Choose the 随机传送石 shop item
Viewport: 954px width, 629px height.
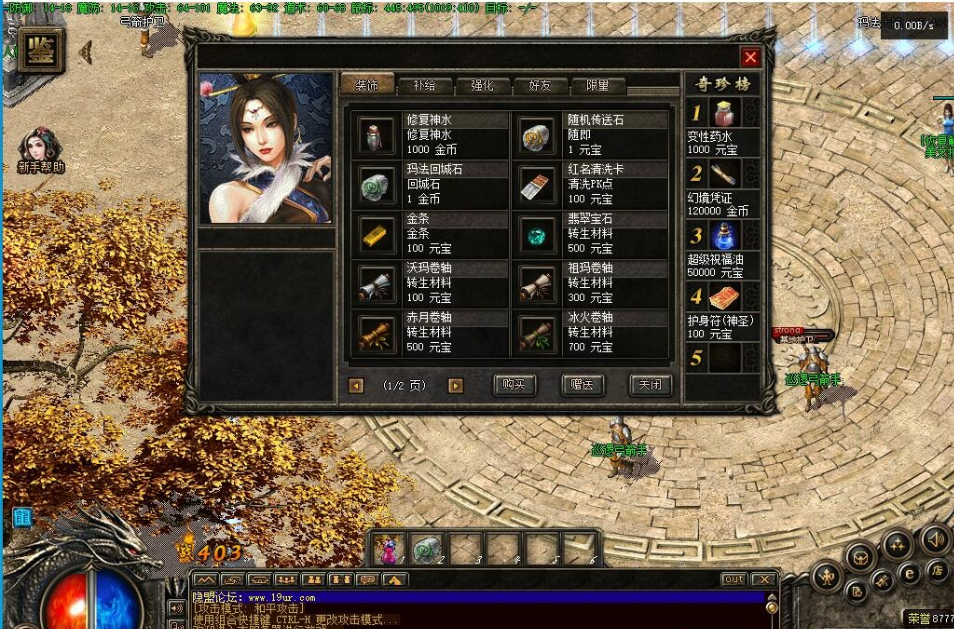coord(537,135)
